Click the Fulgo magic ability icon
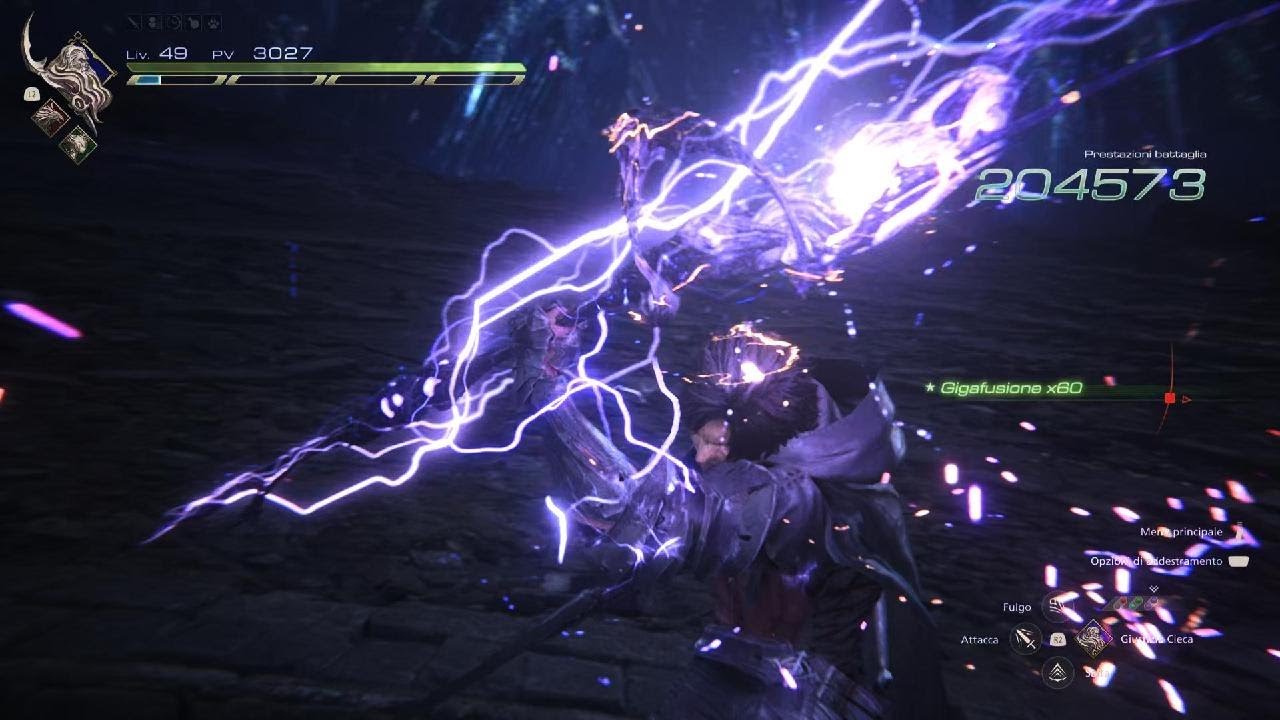1280x720 pixels. point(1054,608)
